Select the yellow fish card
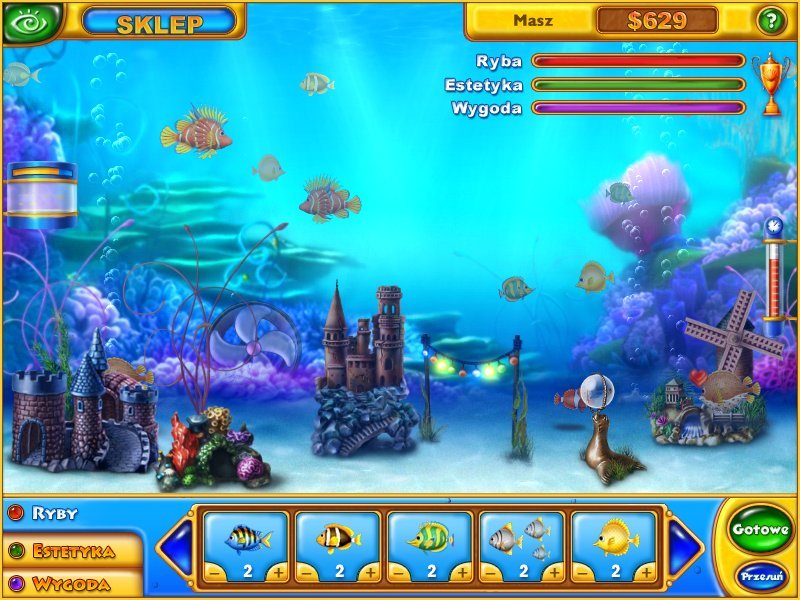The width and height of the screenshot is (800, 600). 614,538
